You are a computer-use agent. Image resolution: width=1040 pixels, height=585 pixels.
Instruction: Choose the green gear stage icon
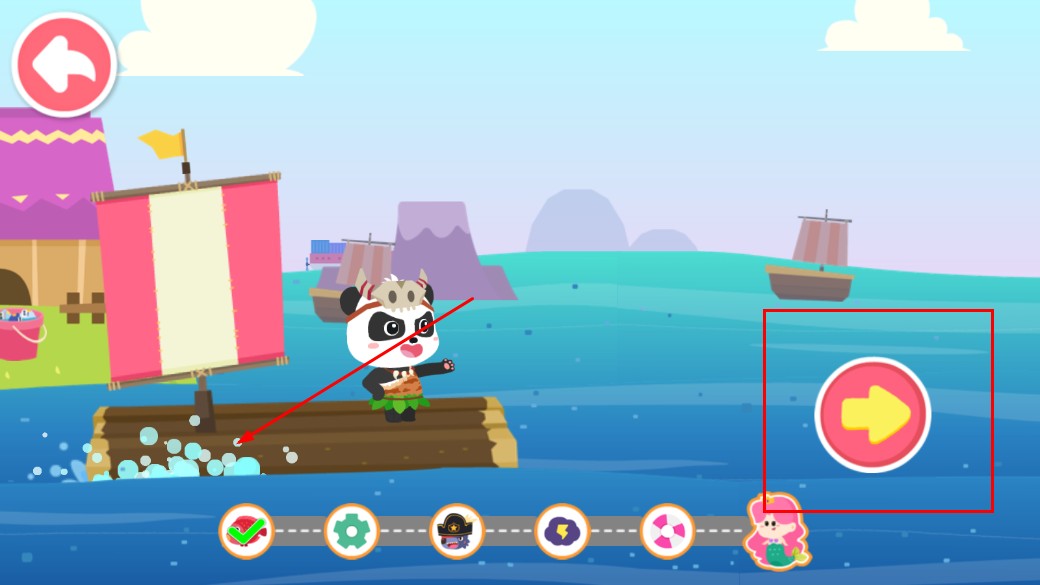pyautogui.click(x=352, y=531)
